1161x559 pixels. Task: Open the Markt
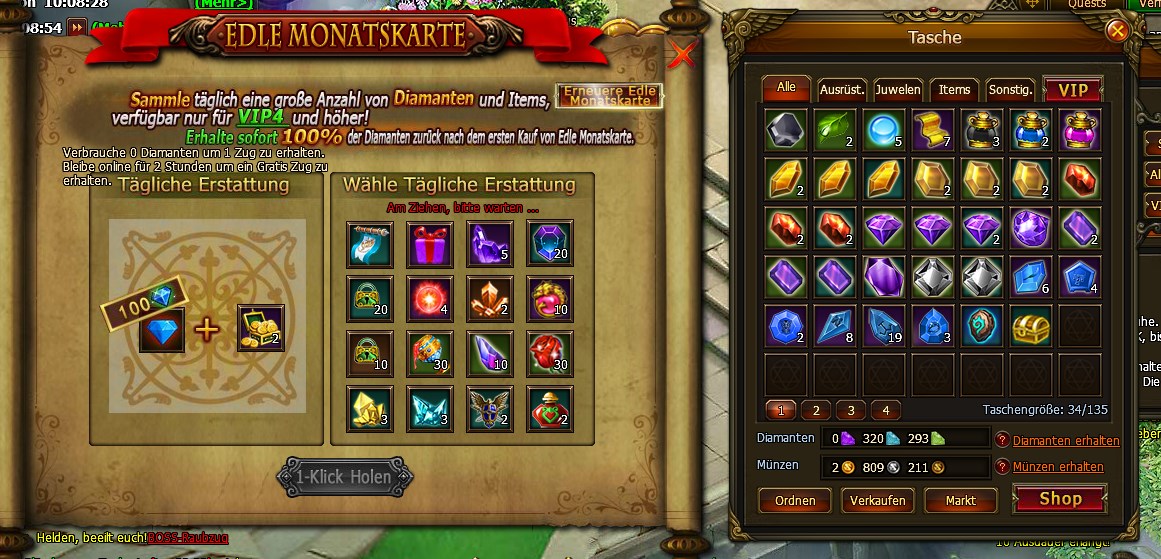tap(960, 500)
